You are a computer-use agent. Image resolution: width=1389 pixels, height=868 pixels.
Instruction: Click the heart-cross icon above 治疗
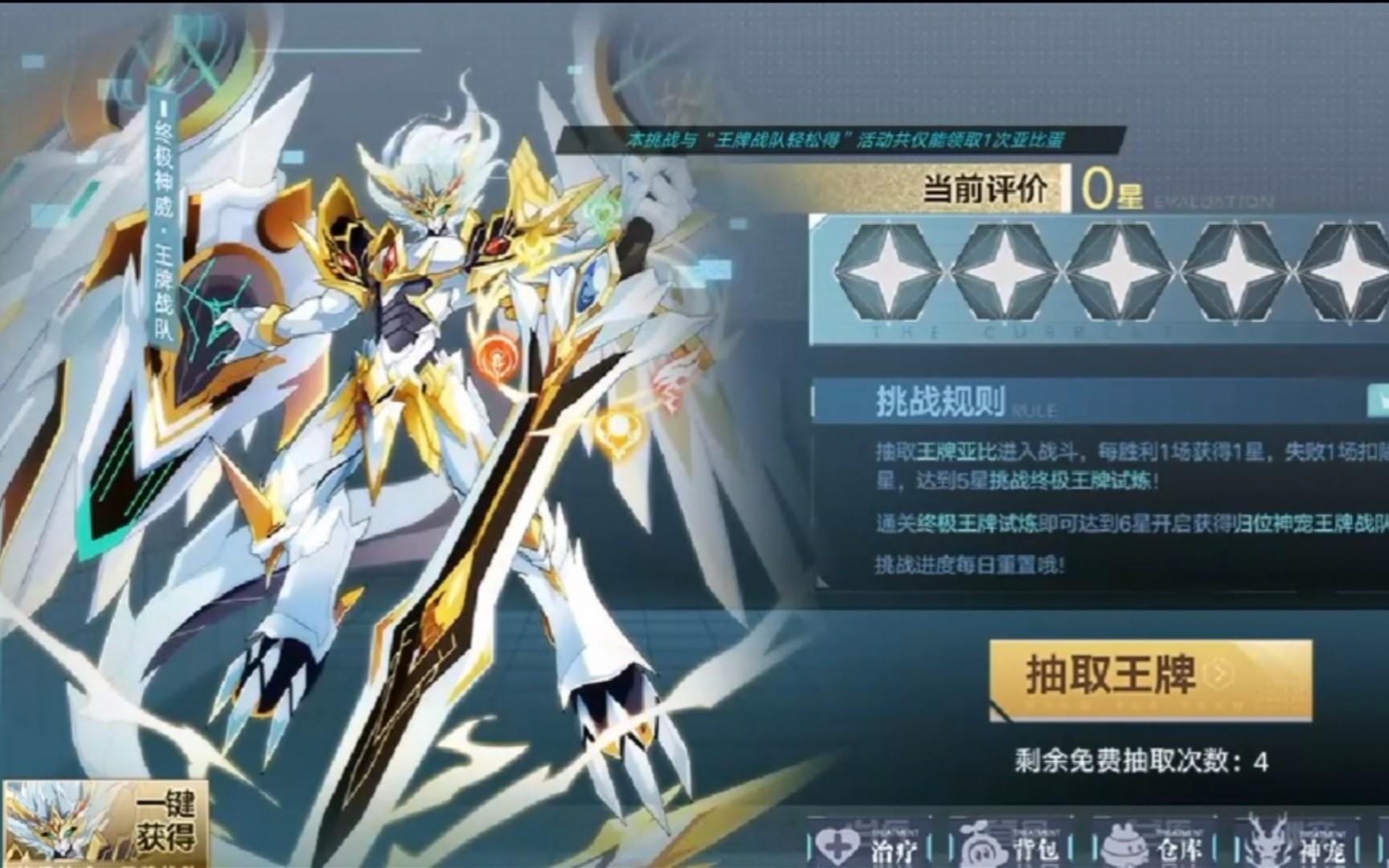point(836,842)
